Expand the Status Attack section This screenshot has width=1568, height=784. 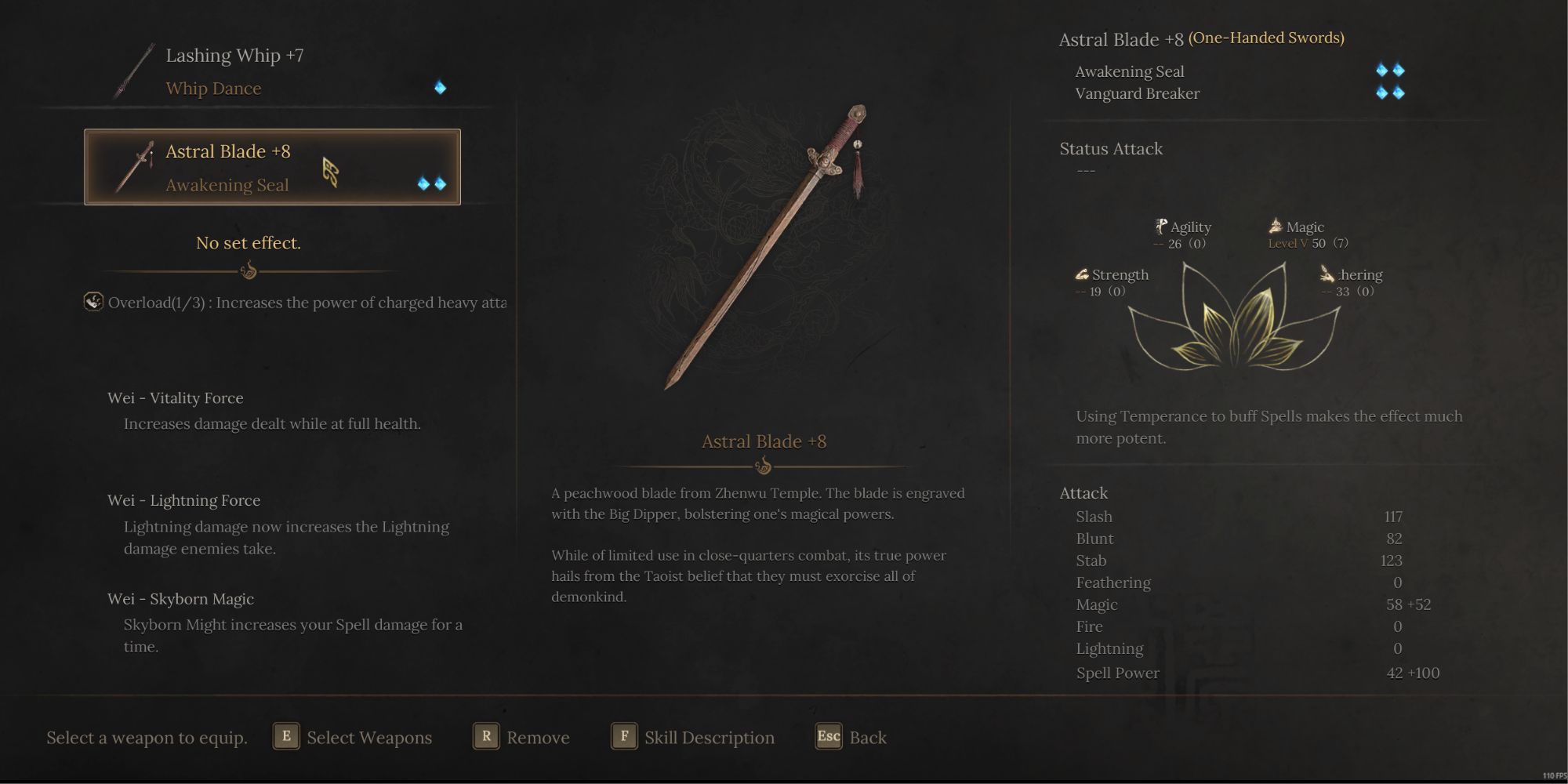[x=1111, y=148]
